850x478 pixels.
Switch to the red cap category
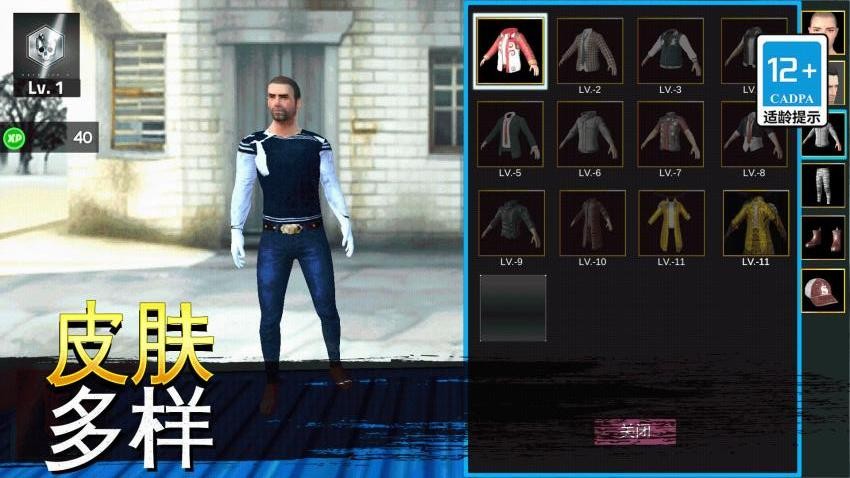click(x=823, y=290)
